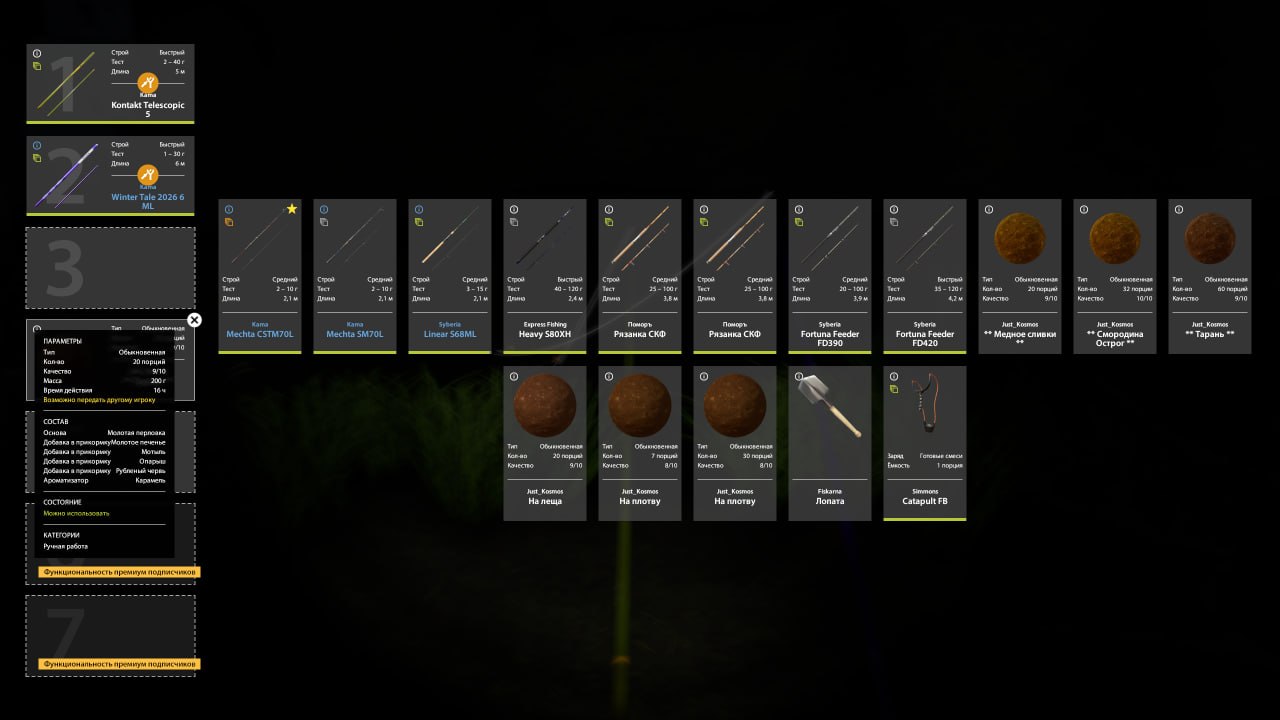This screenshot has height=720, width=1280.
Task: Choose the Mechta CSTM70L rod card
Action: (x=260, y=275)
